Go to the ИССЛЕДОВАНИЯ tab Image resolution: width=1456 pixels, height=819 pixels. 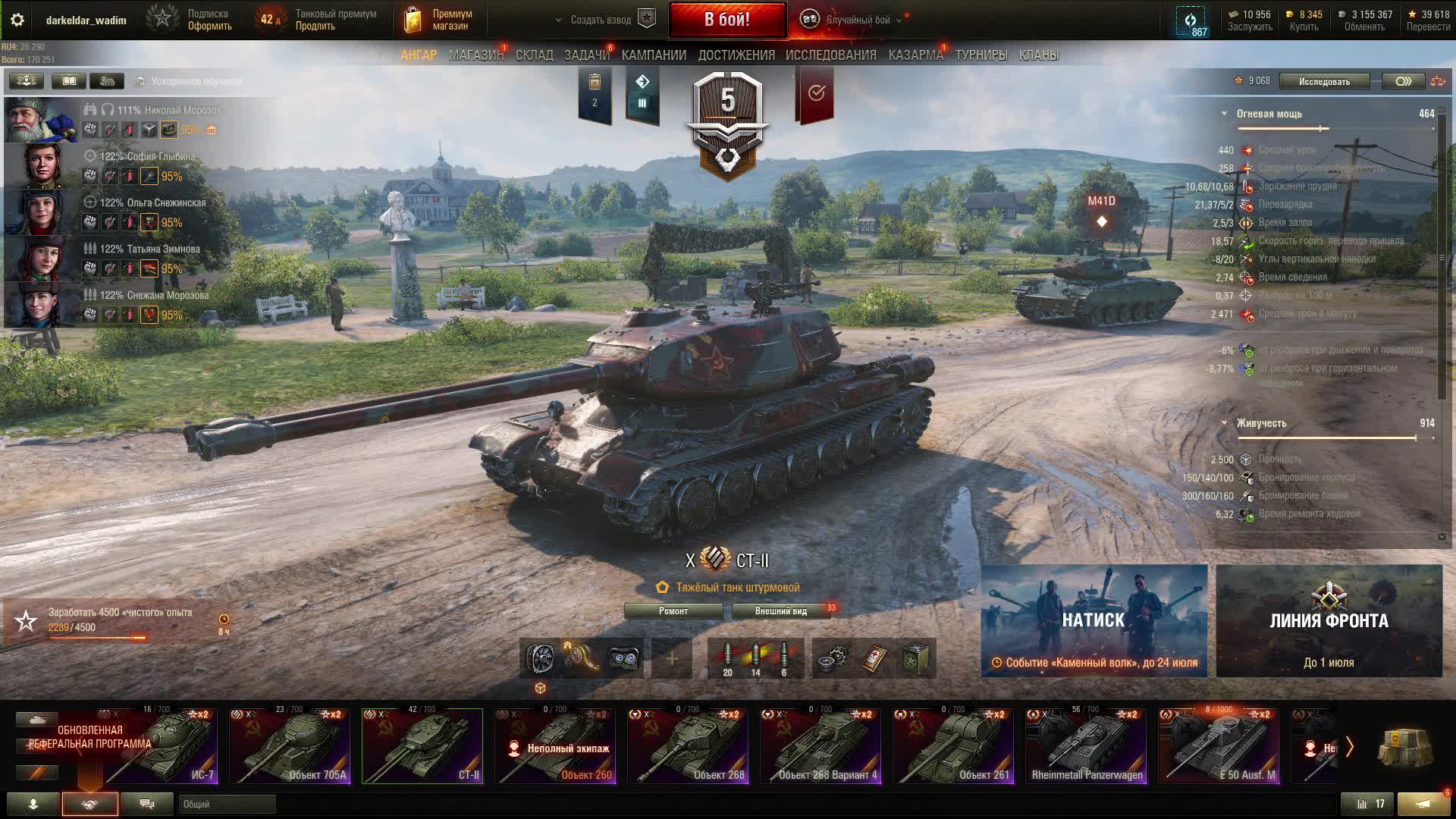click(x=830, y=55)
